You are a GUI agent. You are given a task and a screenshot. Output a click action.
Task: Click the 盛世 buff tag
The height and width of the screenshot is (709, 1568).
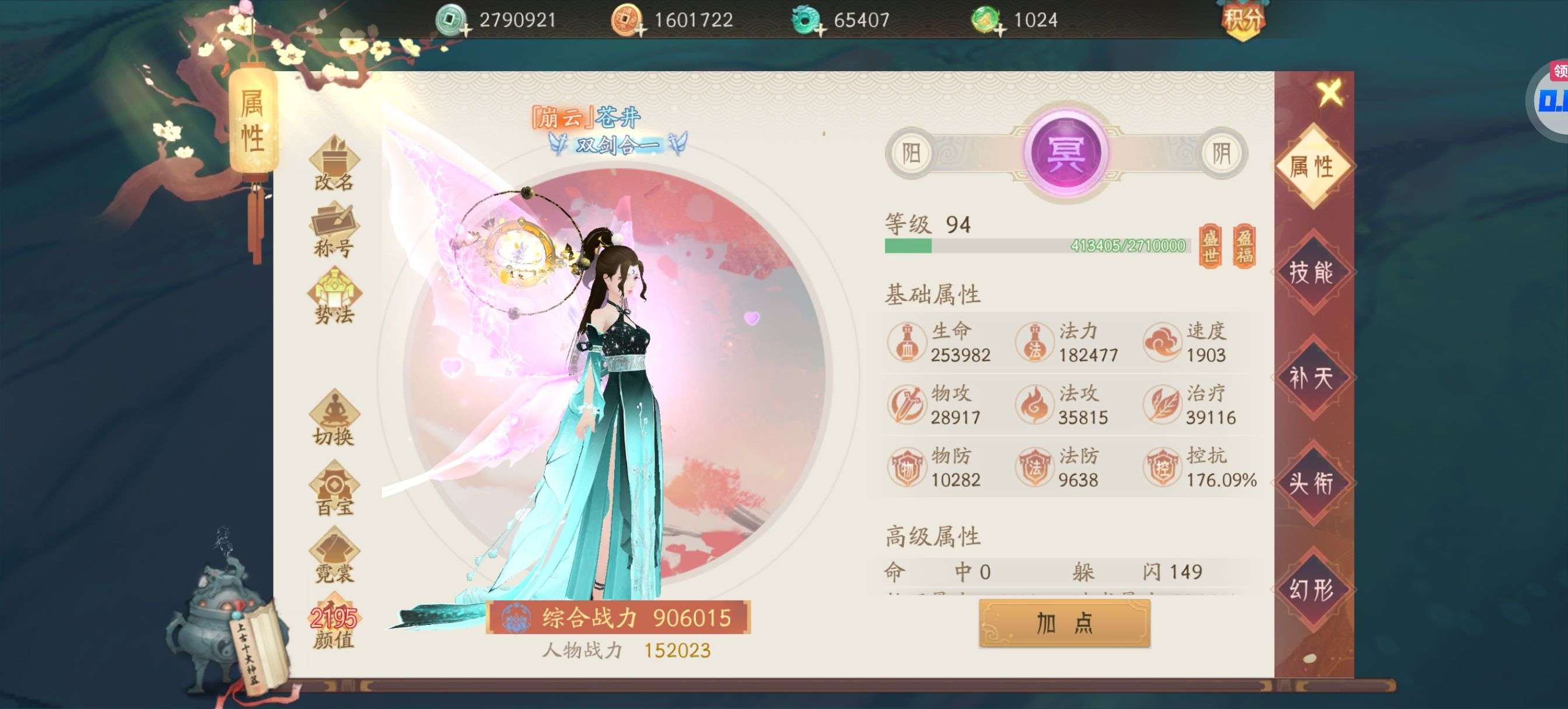pos(1210,246)
